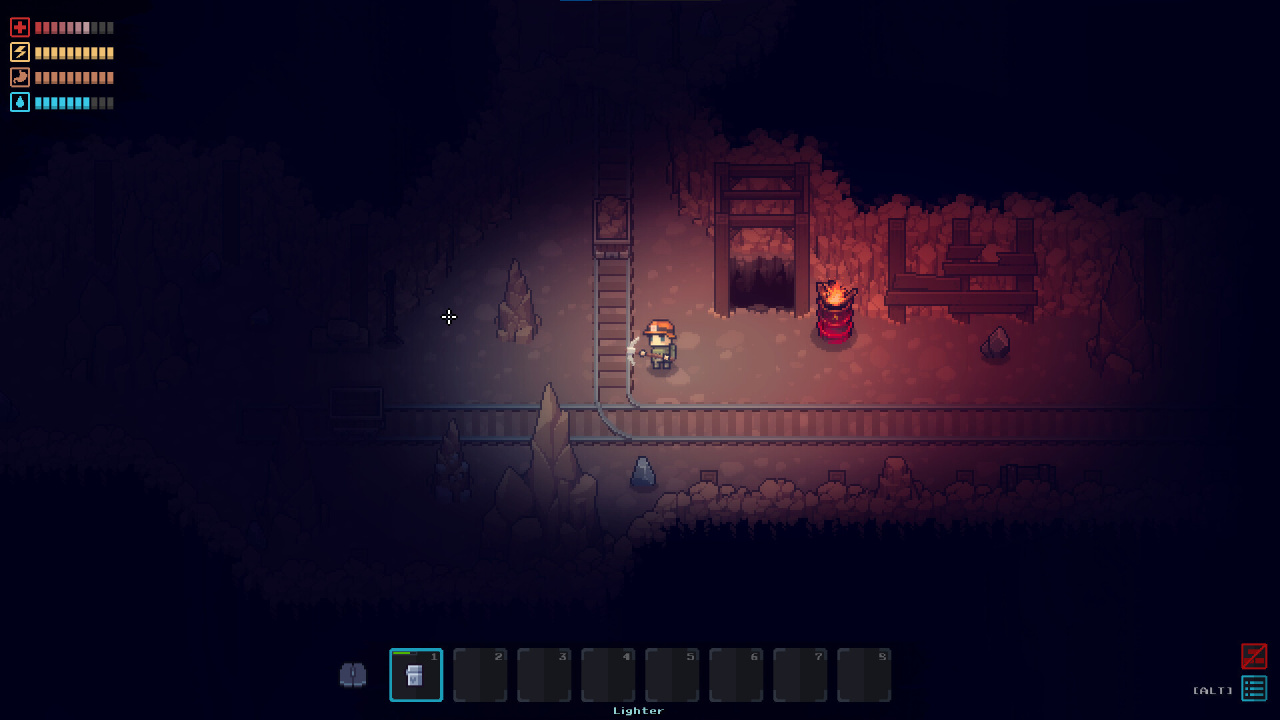Open the backpack inventory icon
The image size is (1280, 720).
(353, 675)
